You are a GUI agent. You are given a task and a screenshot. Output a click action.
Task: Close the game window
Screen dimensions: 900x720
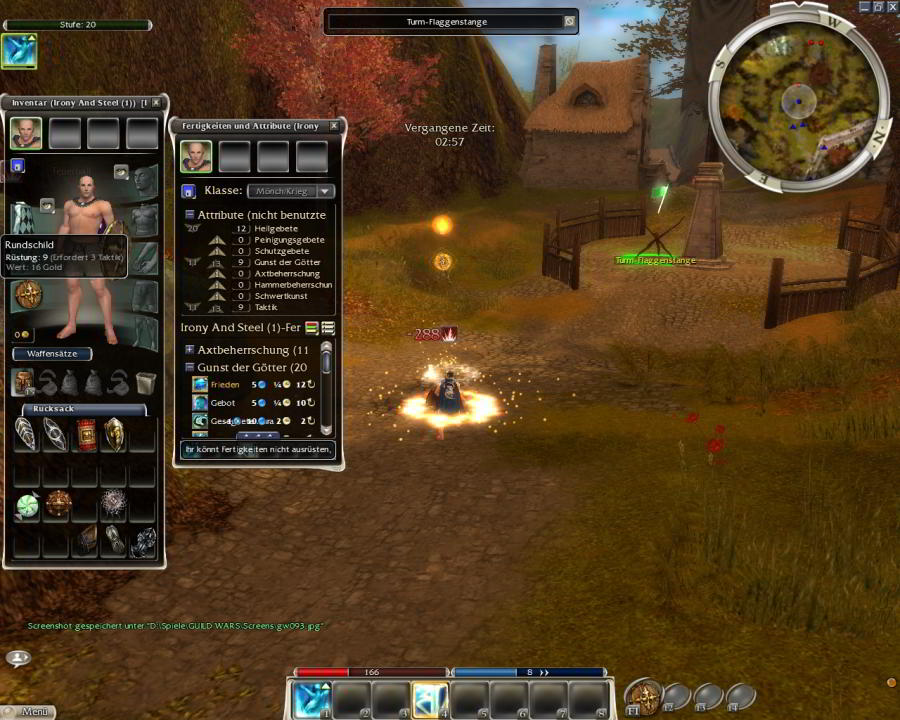(x=892, y=6)
